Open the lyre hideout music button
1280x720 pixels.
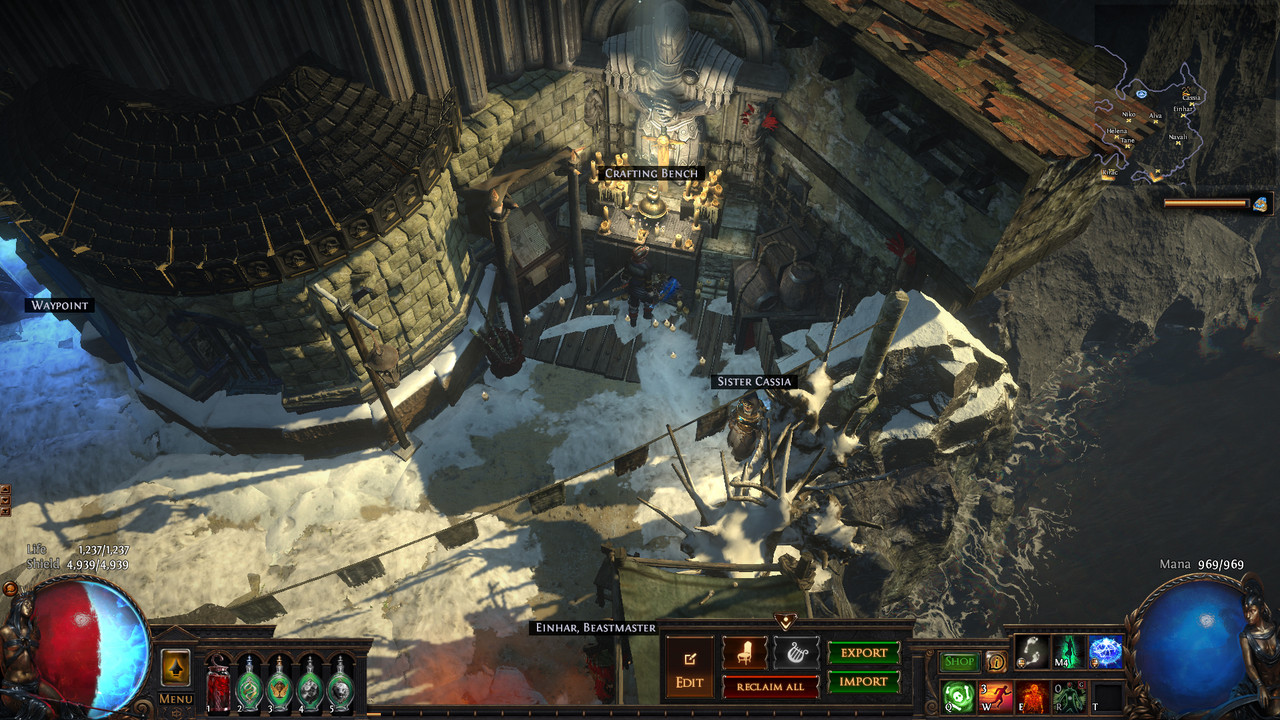click(796, 653)
